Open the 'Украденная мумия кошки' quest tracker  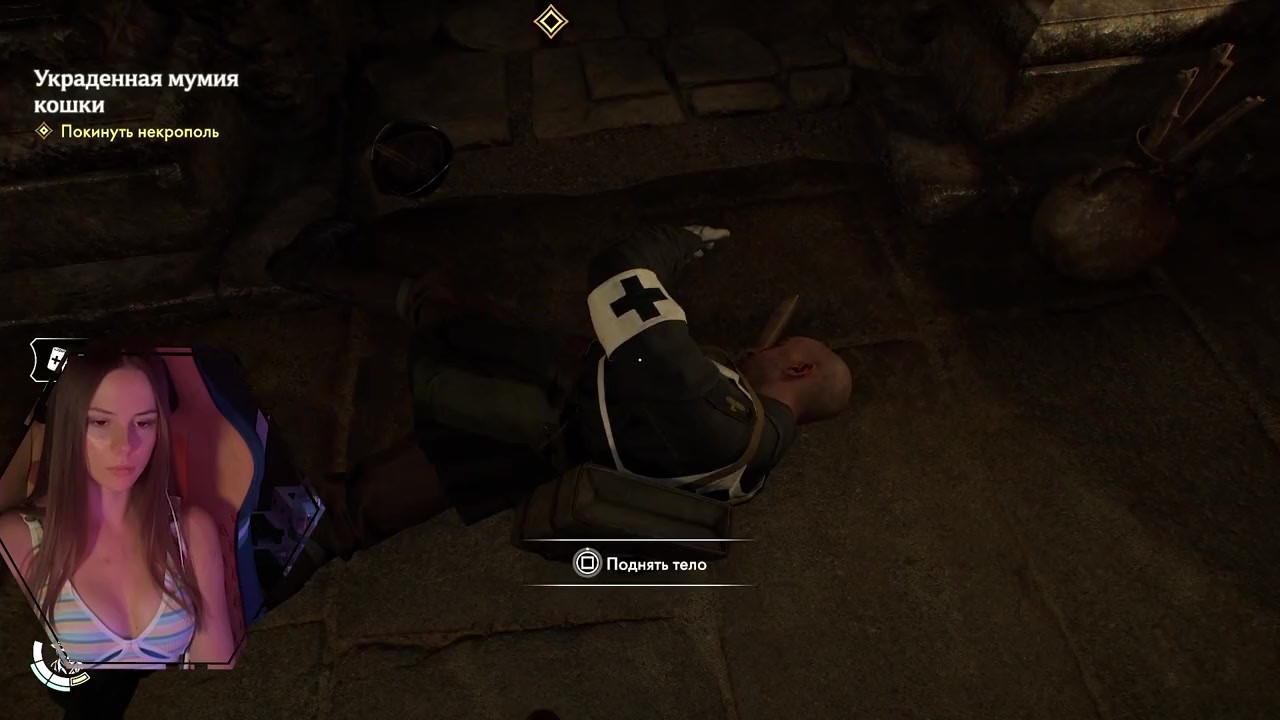(x=136, y=91)
